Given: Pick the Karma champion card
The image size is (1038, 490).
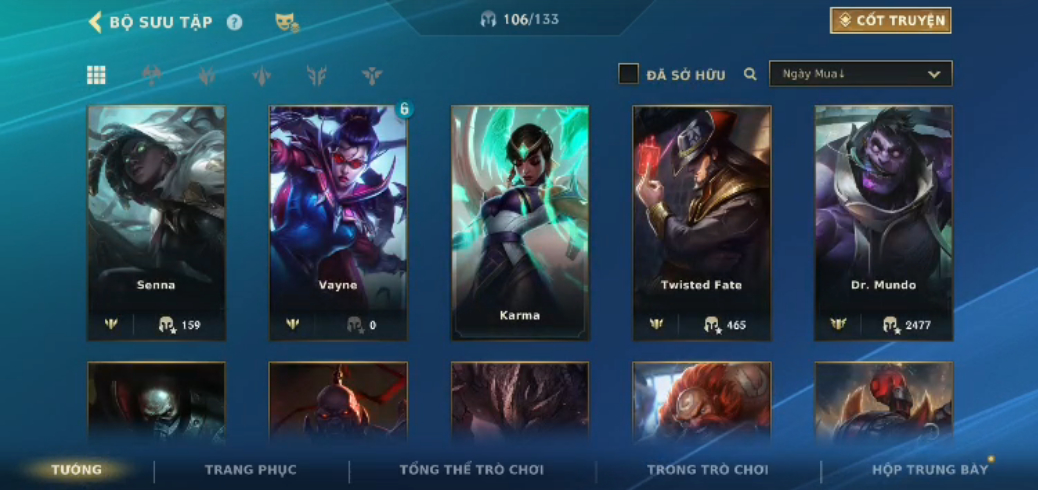Looking at the screenshot, I should coord(520,222).
